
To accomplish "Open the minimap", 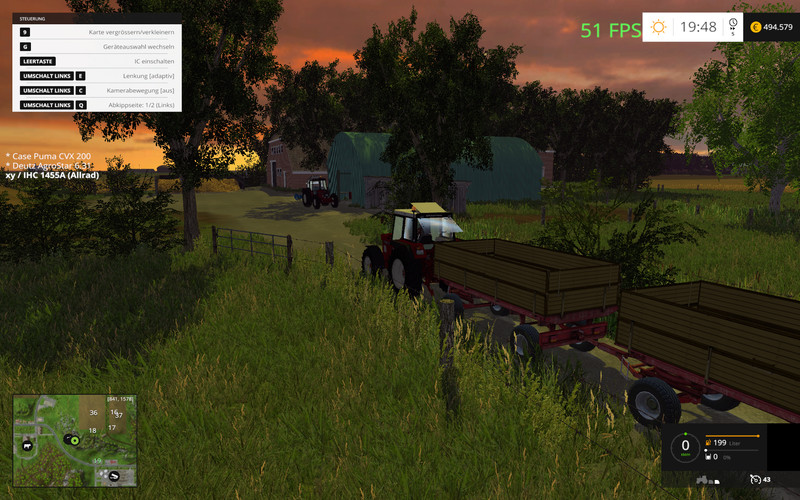I will 74,441.
